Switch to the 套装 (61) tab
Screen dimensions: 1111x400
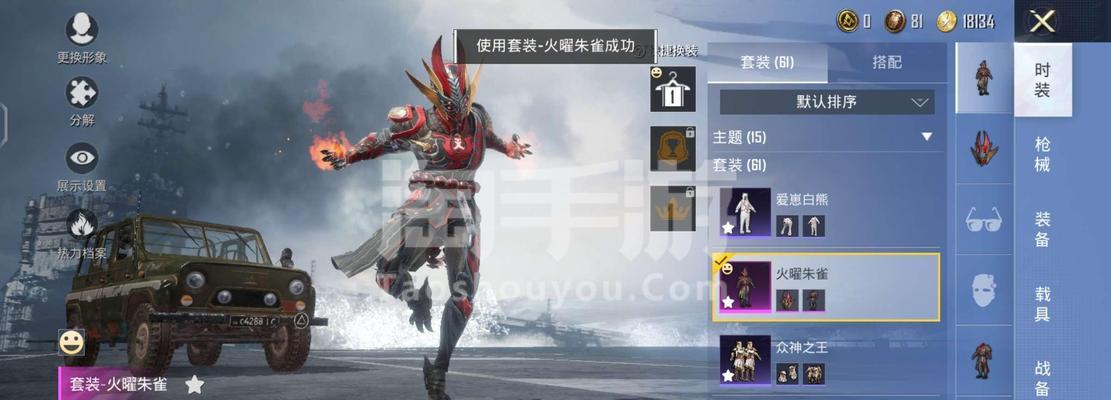(767, 62)
